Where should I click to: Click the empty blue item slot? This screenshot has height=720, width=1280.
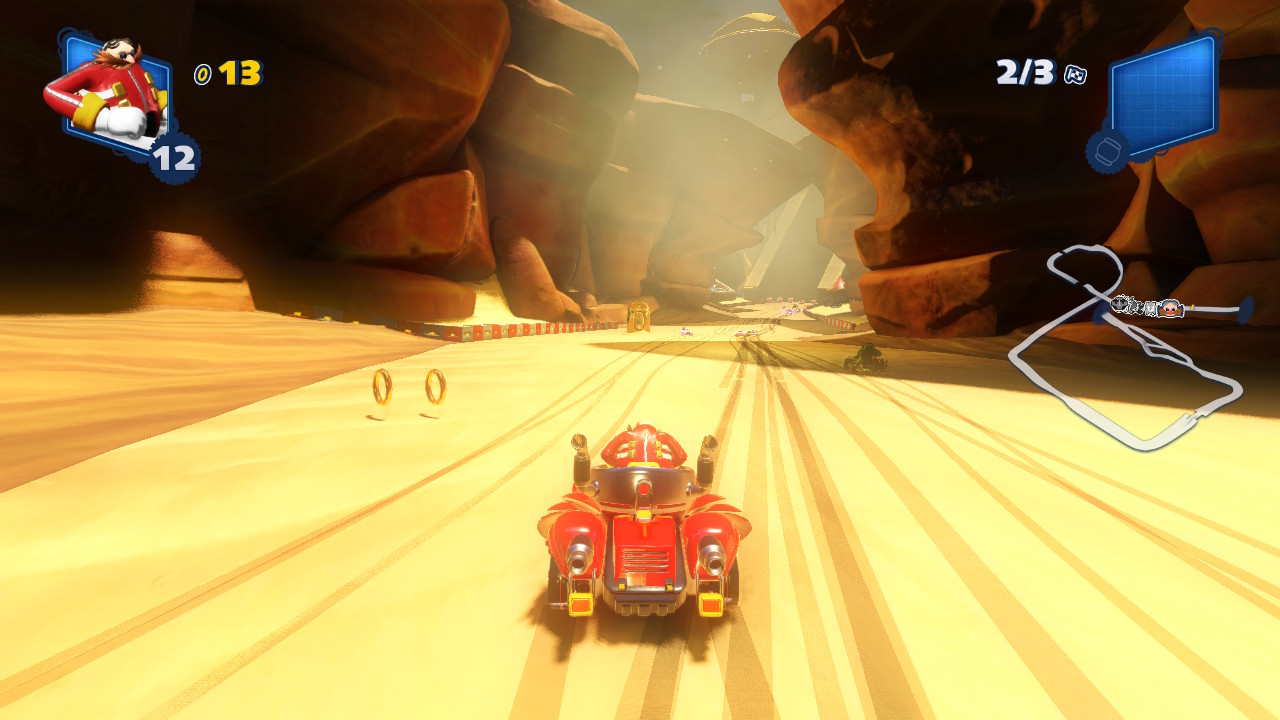(1163, 95)
